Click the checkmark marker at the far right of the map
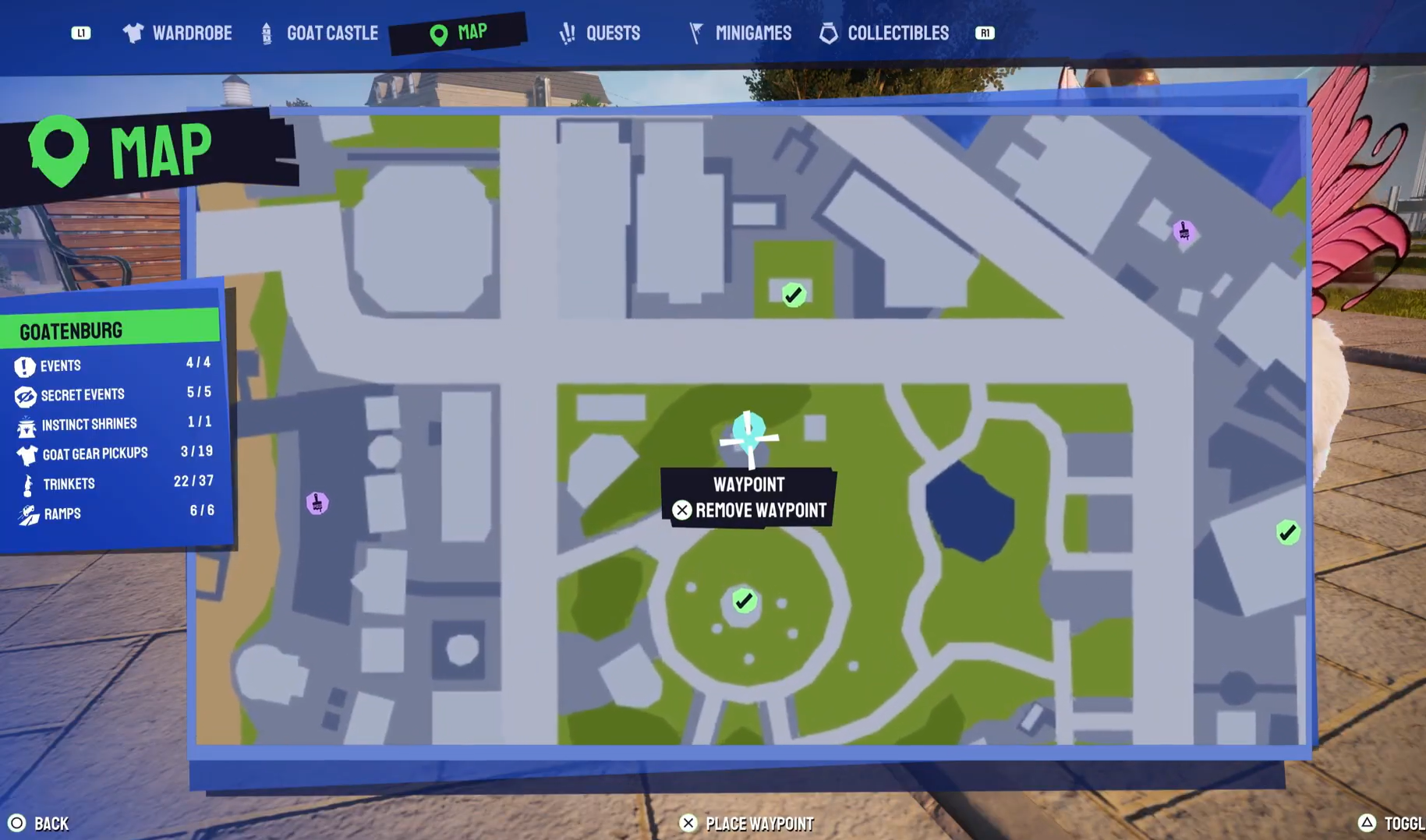The image size is (1426, 840). [x=1287, y=533]
